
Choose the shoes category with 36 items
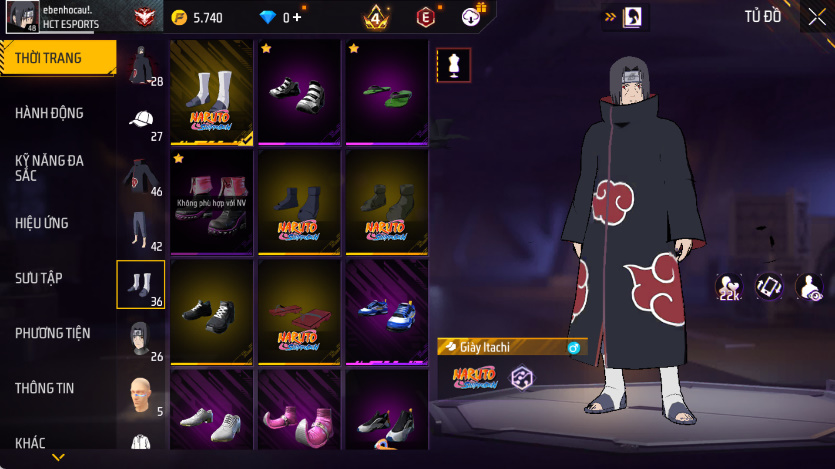pos(141,285)
